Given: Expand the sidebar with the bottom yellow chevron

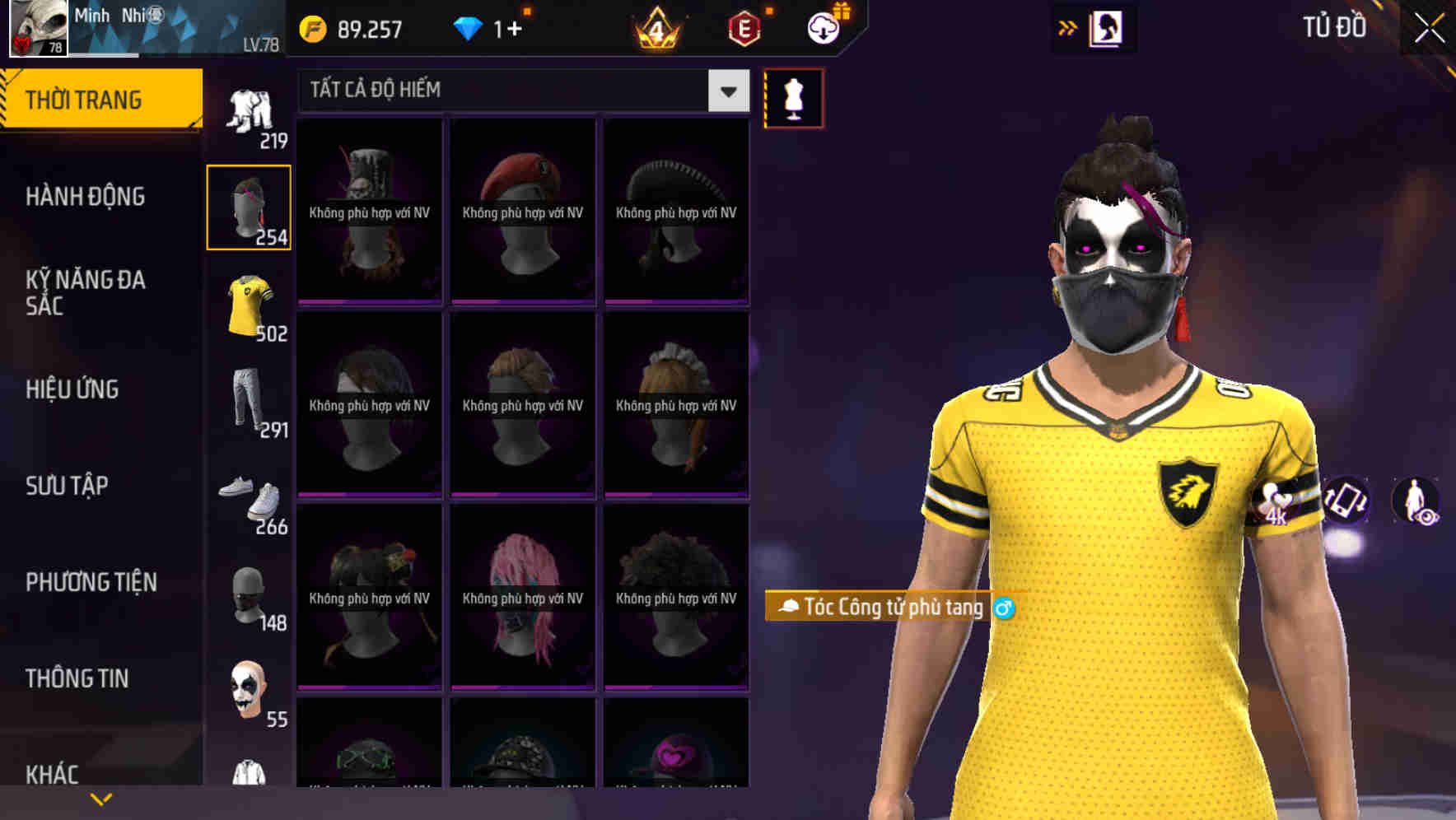Looking at the screenshot, I should tap(100, 798).
